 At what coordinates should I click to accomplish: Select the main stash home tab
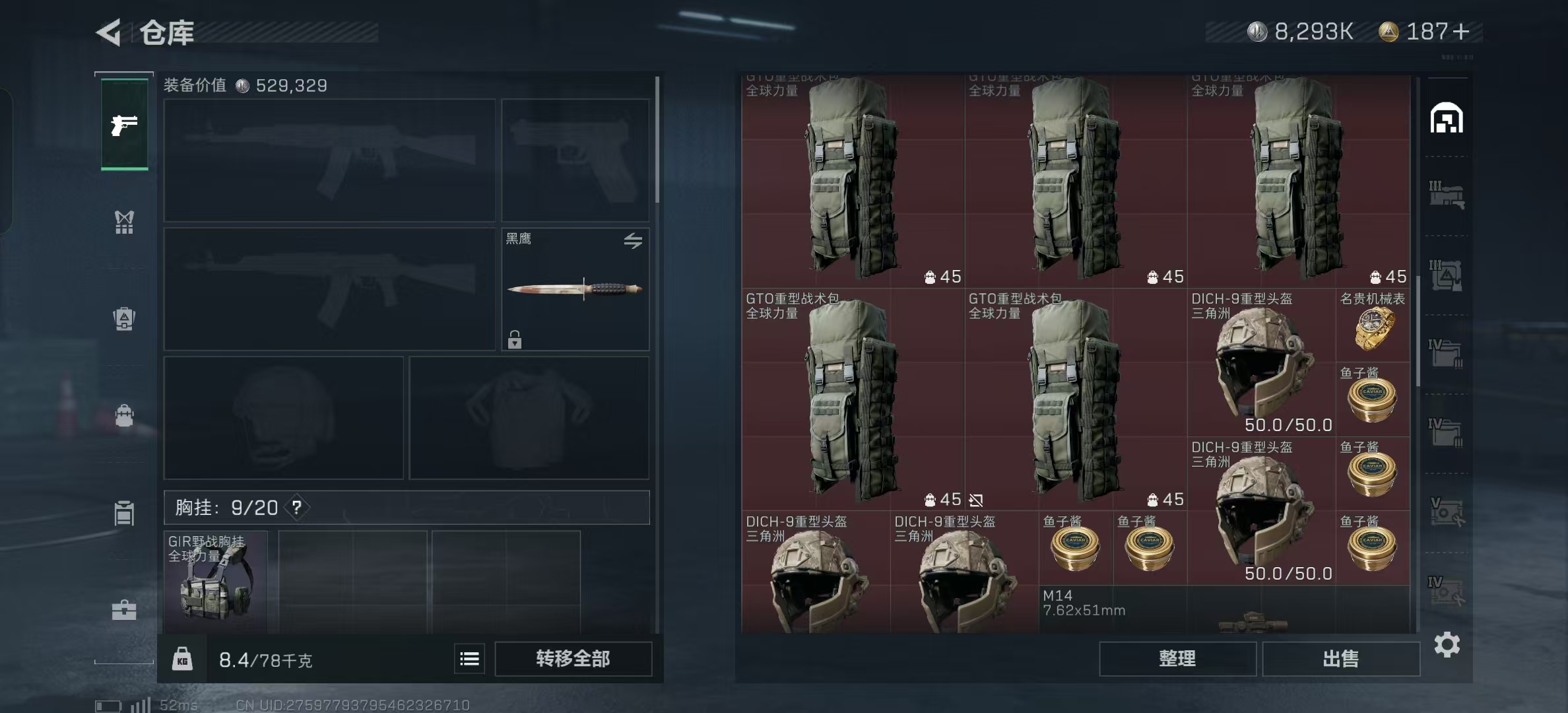coord(1447,119)
